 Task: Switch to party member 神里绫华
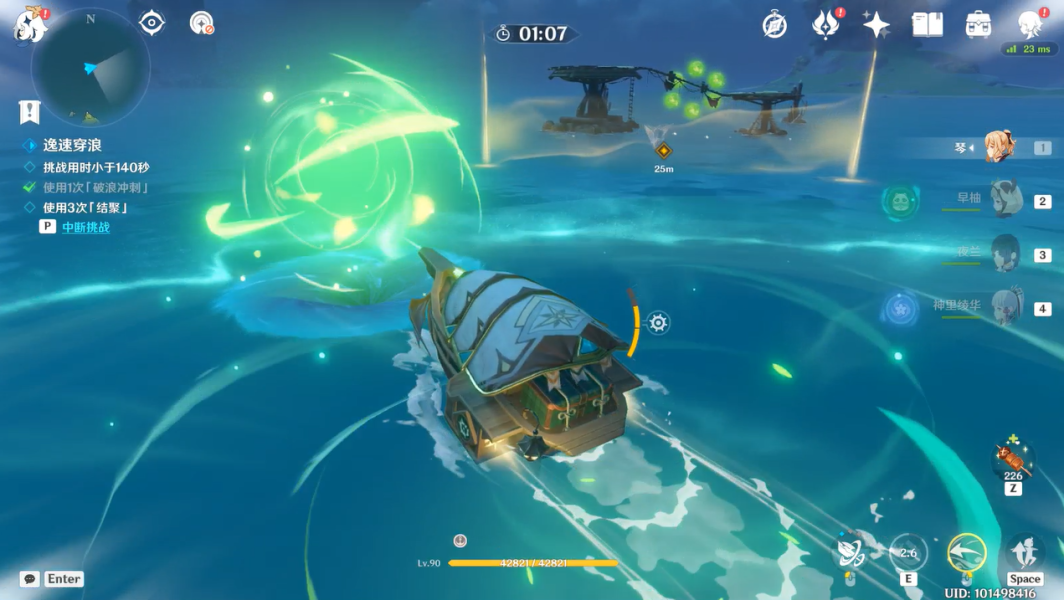[x=1004, y=307]
